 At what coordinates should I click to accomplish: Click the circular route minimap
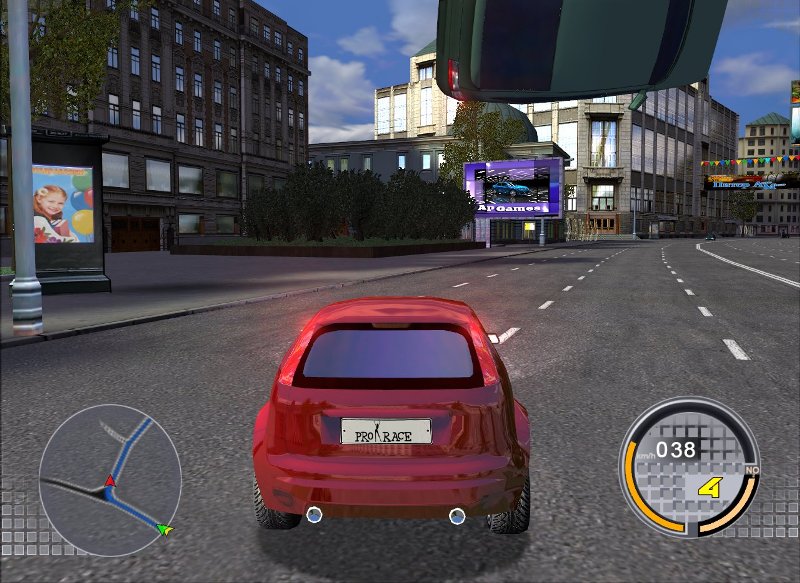[109, 480]
